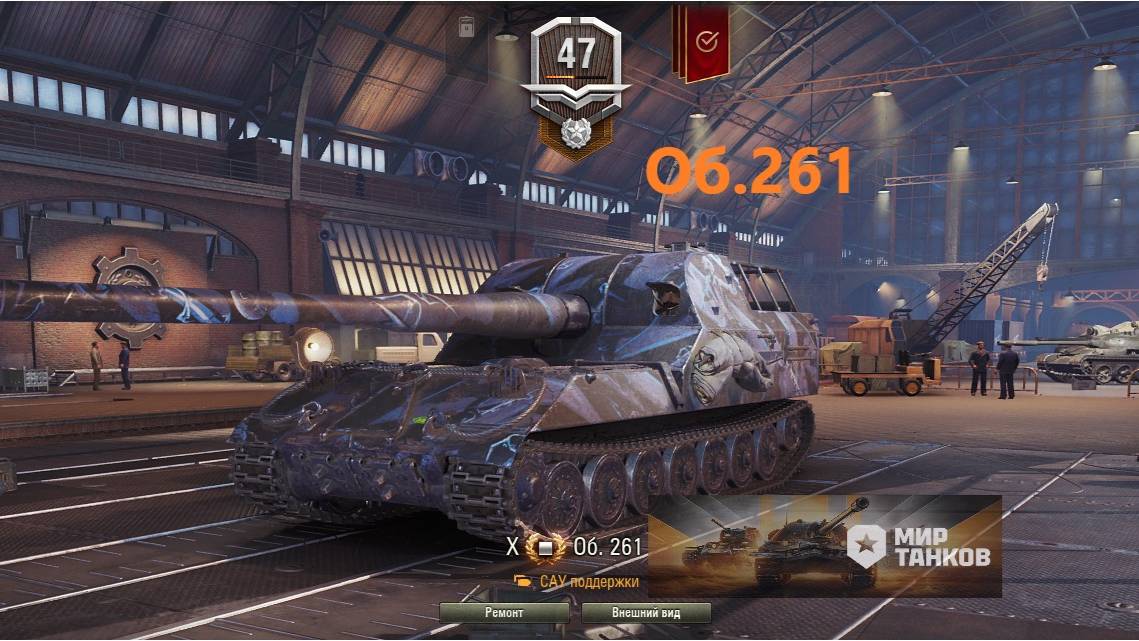
Task: Click the faded clipboard icon at top
Action: click(x=466, y=28)
